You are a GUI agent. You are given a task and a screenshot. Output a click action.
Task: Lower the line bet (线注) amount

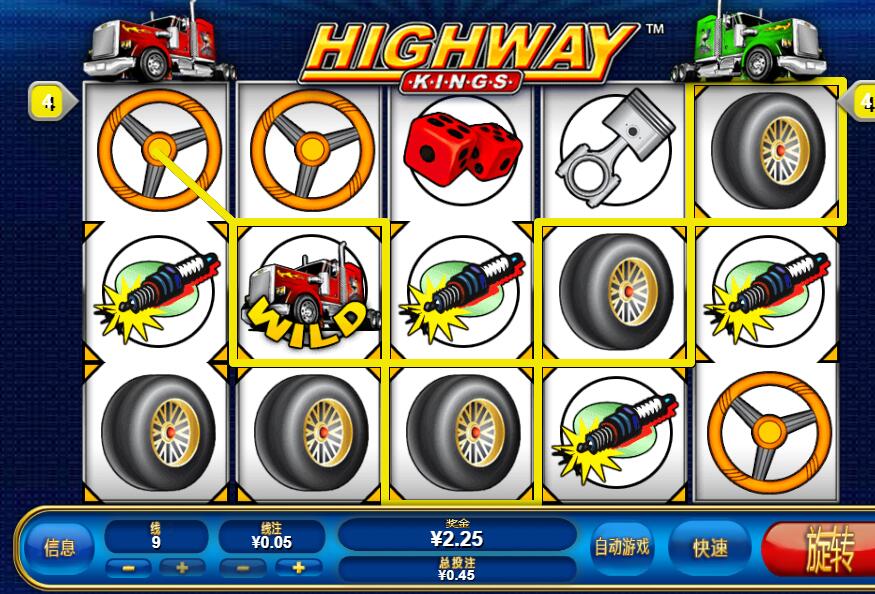(244, 568)
